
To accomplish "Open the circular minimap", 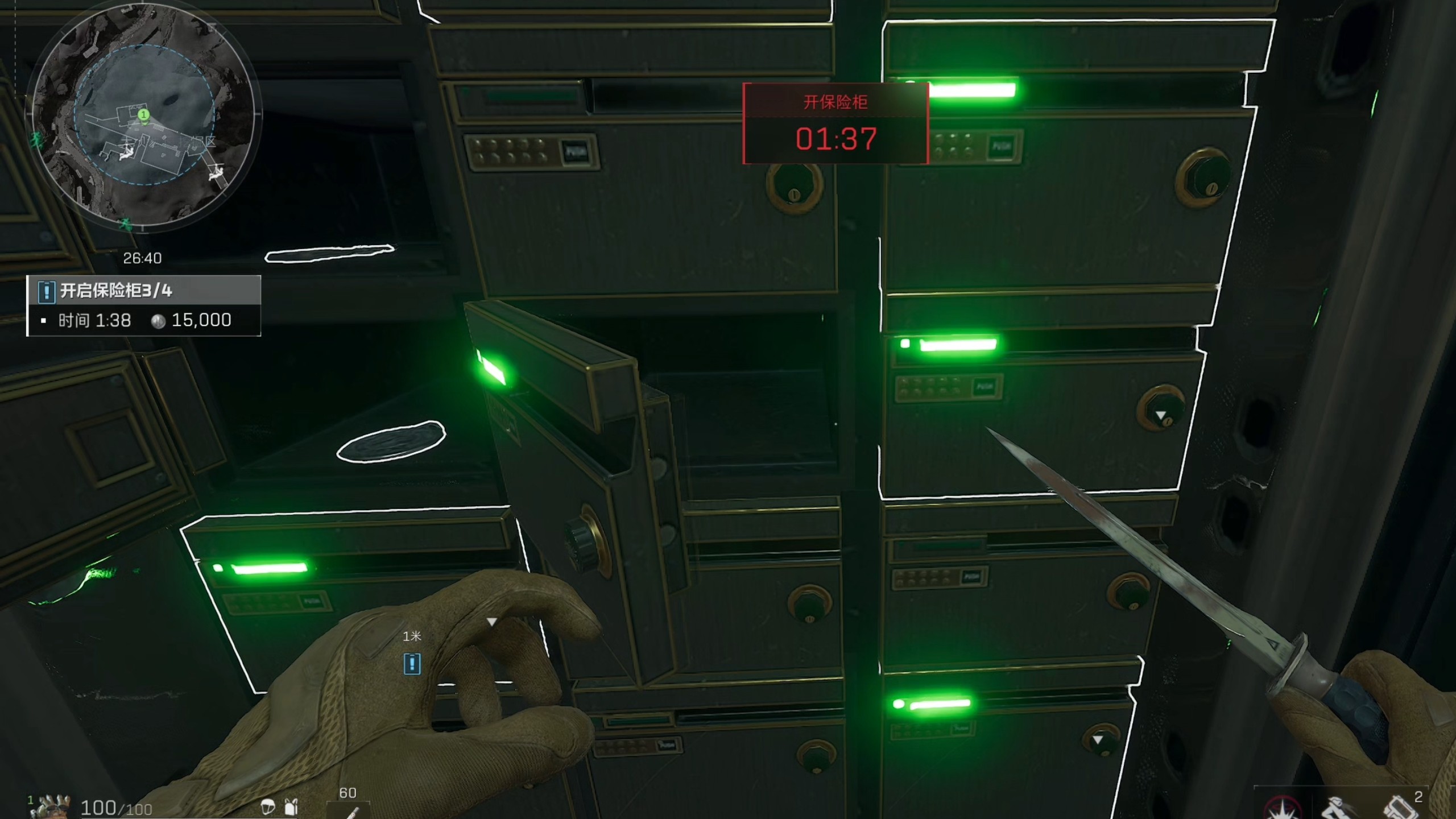I will (143, 118).
